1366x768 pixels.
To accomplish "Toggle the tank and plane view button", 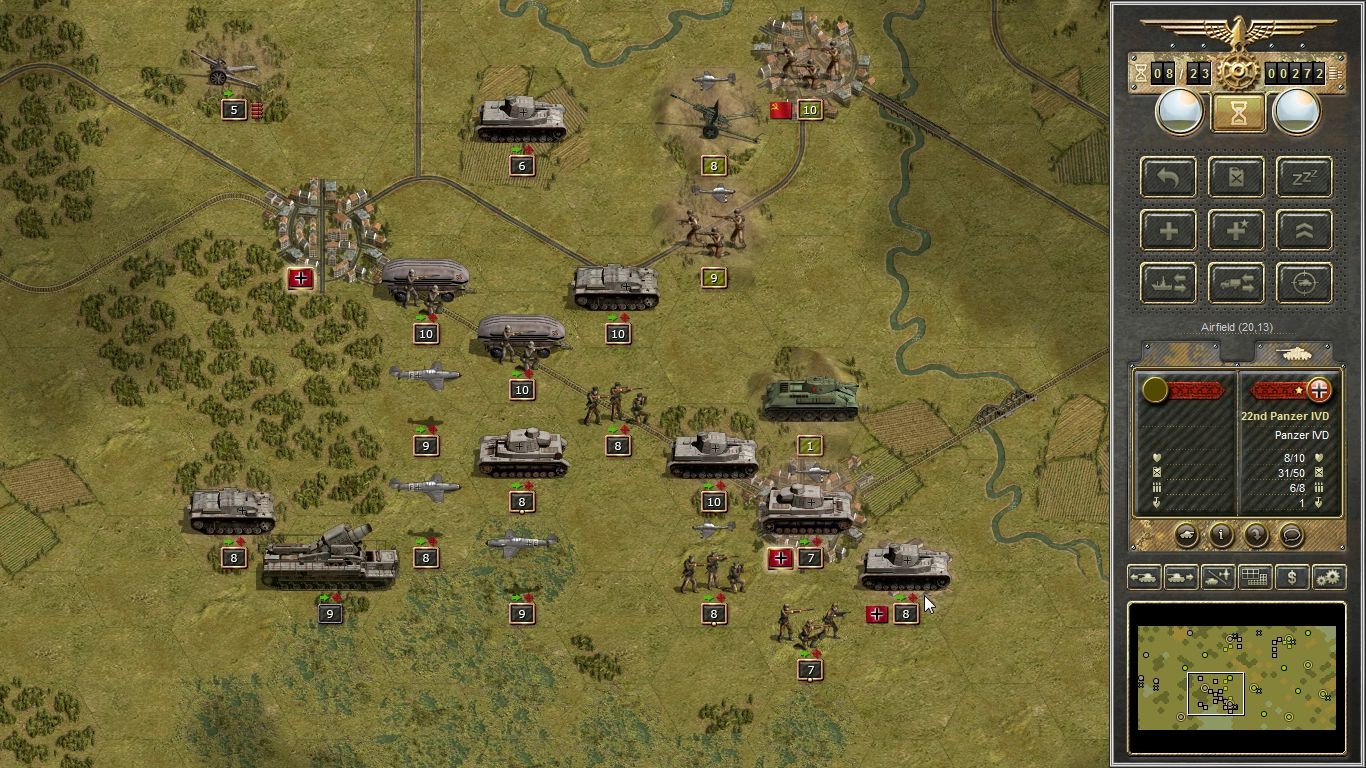I will (x=1218, y=577).
